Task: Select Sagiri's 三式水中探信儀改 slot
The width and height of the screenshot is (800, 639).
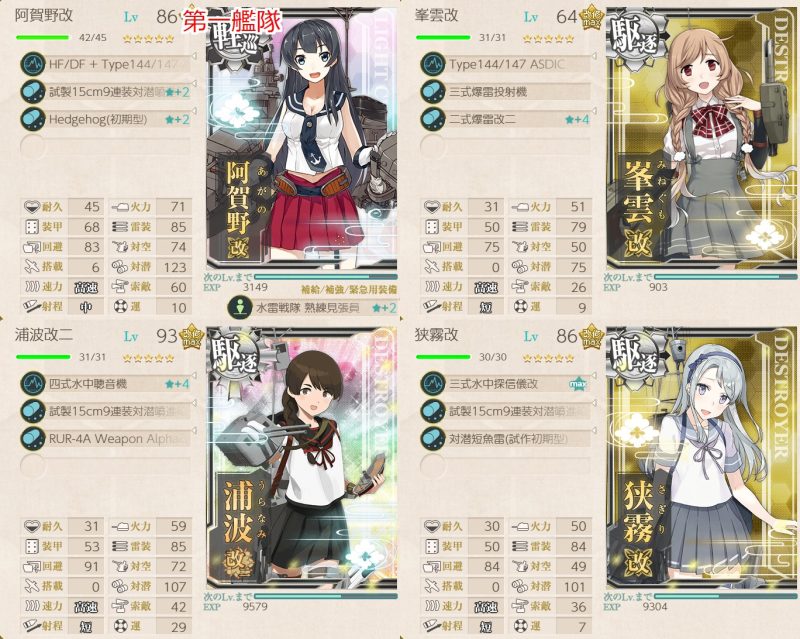Action: point(510,383)
